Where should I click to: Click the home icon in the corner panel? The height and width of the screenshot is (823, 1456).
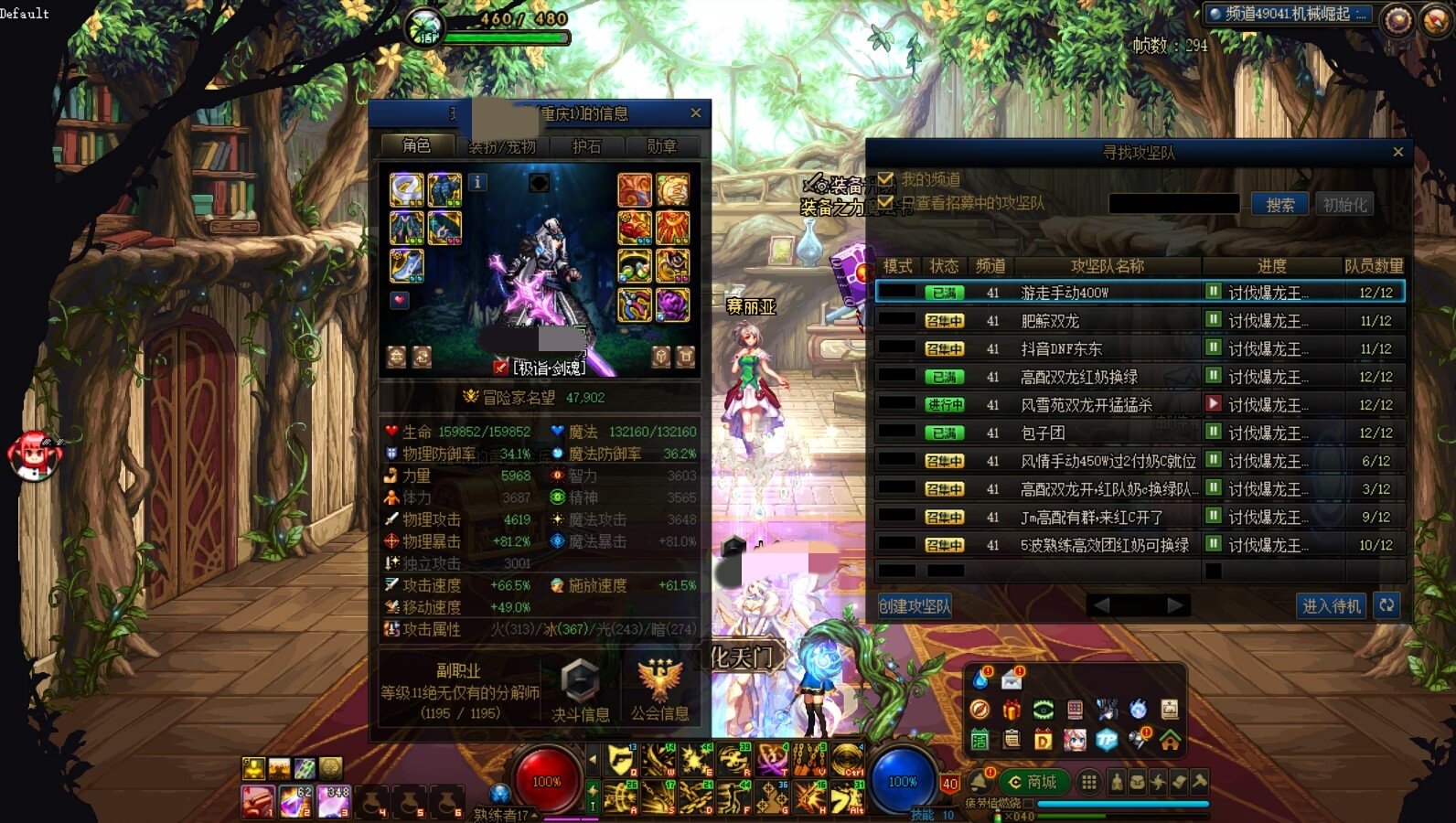(x=1170, y=740)
